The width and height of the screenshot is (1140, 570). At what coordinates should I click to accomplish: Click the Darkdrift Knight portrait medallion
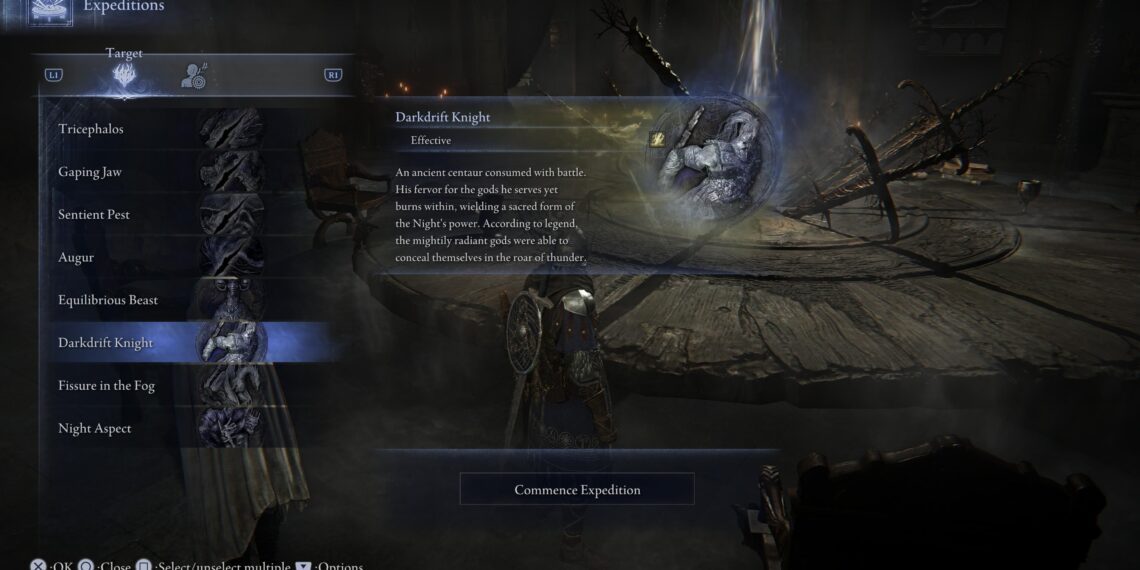716,158
